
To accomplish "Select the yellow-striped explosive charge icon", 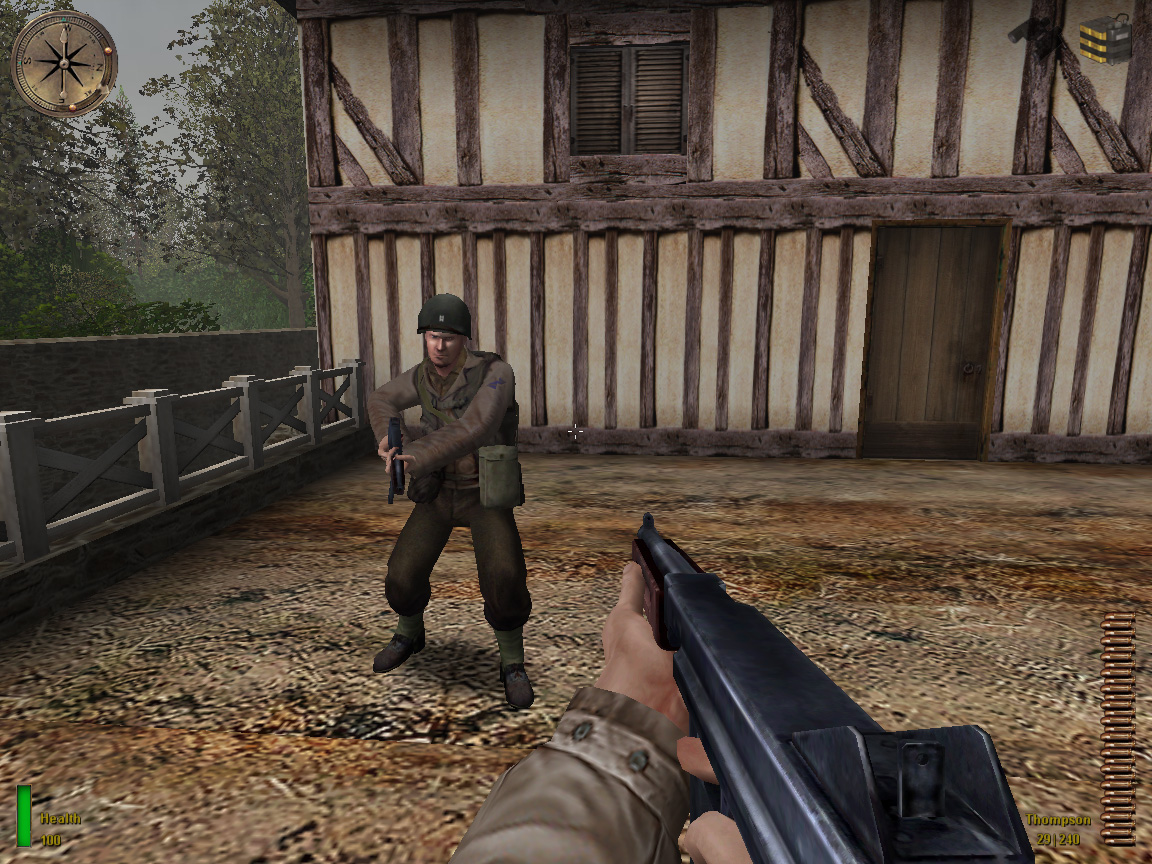I will (1105, 39).
